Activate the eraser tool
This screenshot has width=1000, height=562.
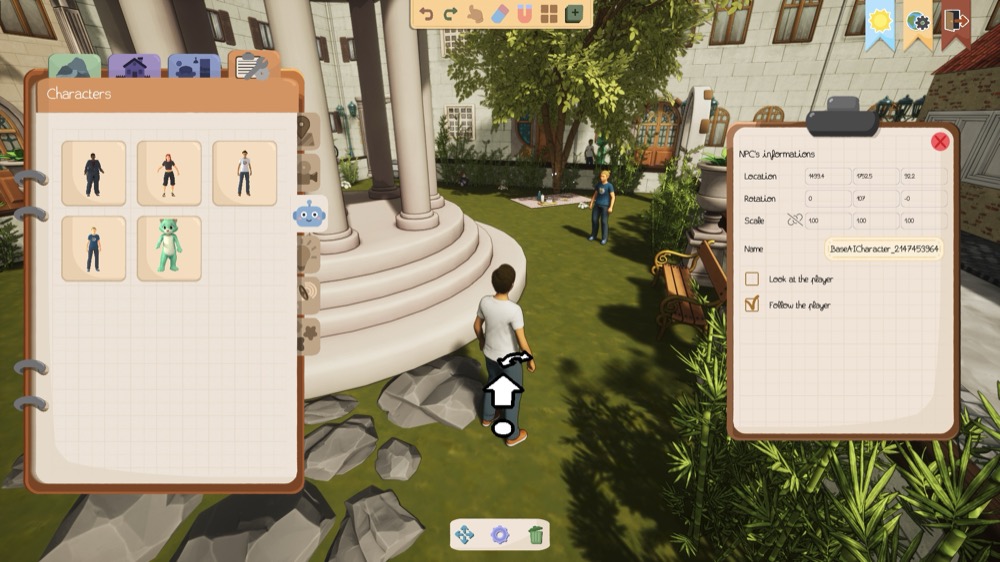(x=500, y=14)
